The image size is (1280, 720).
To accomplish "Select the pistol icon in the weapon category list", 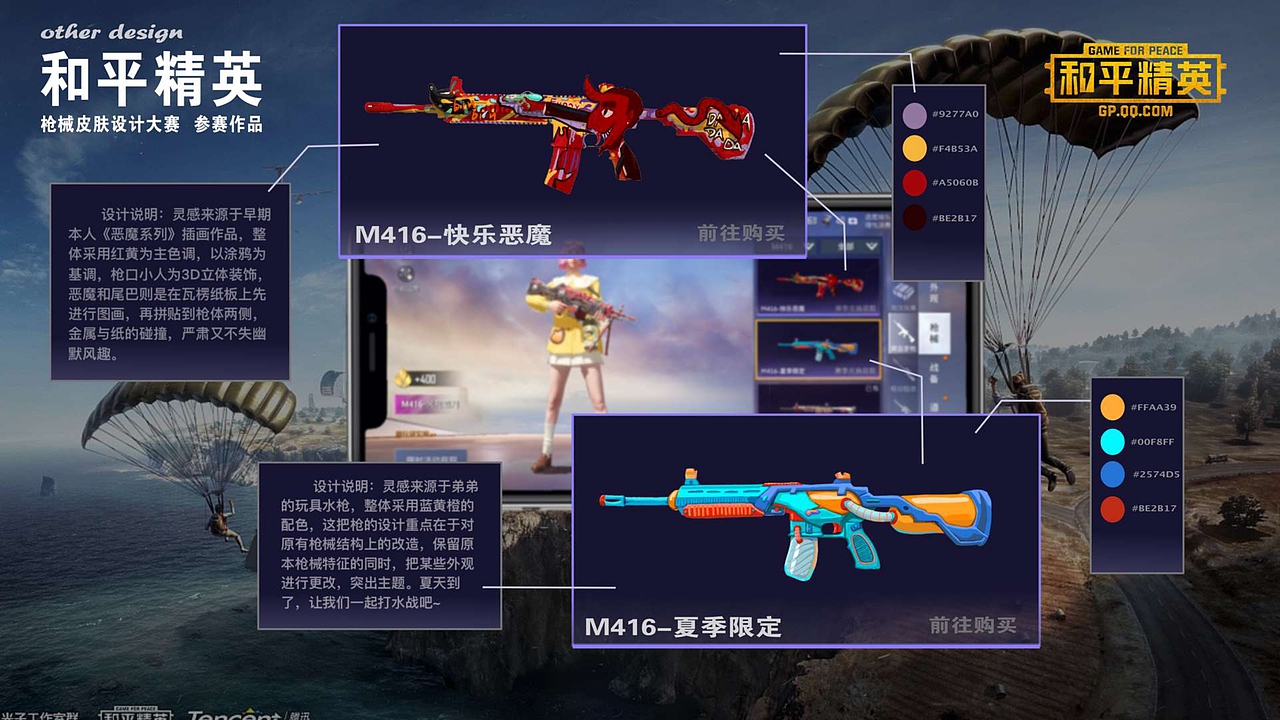I will pos(904,405).
